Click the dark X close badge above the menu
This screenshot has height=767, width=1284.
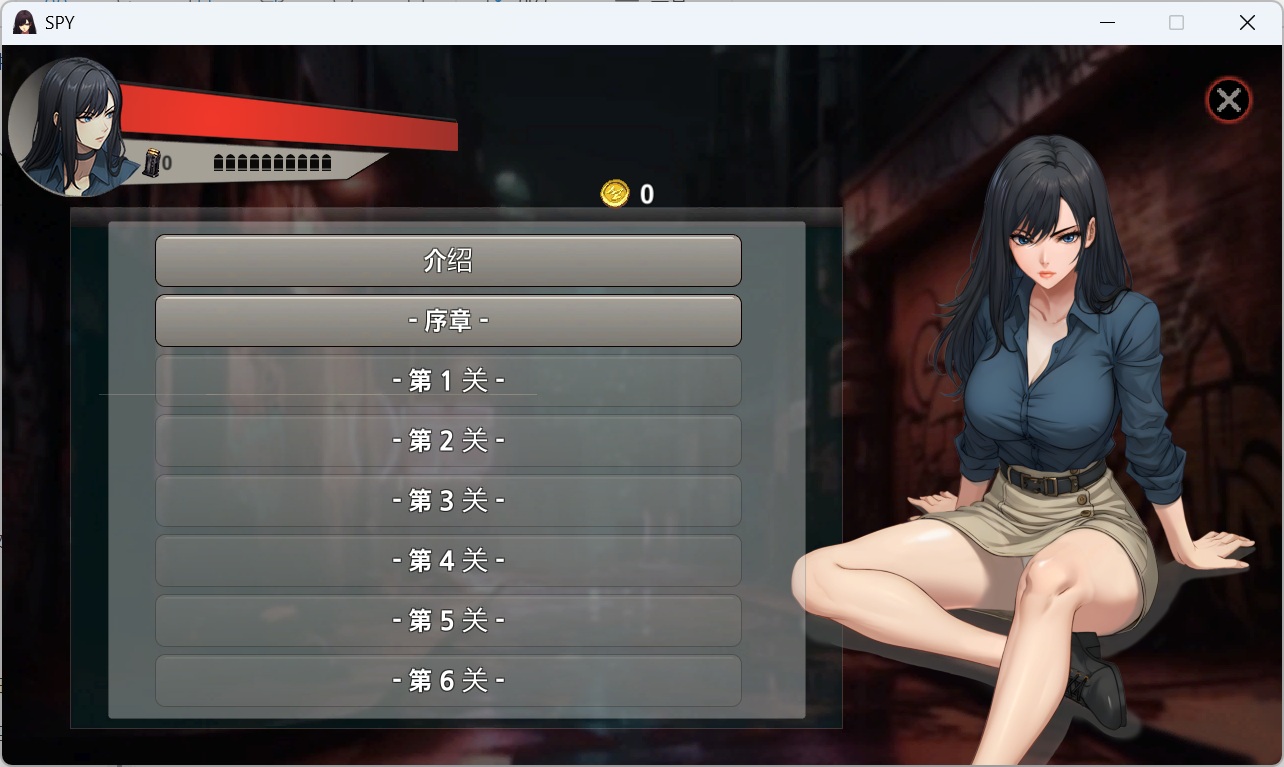[x=1228, y=99]
